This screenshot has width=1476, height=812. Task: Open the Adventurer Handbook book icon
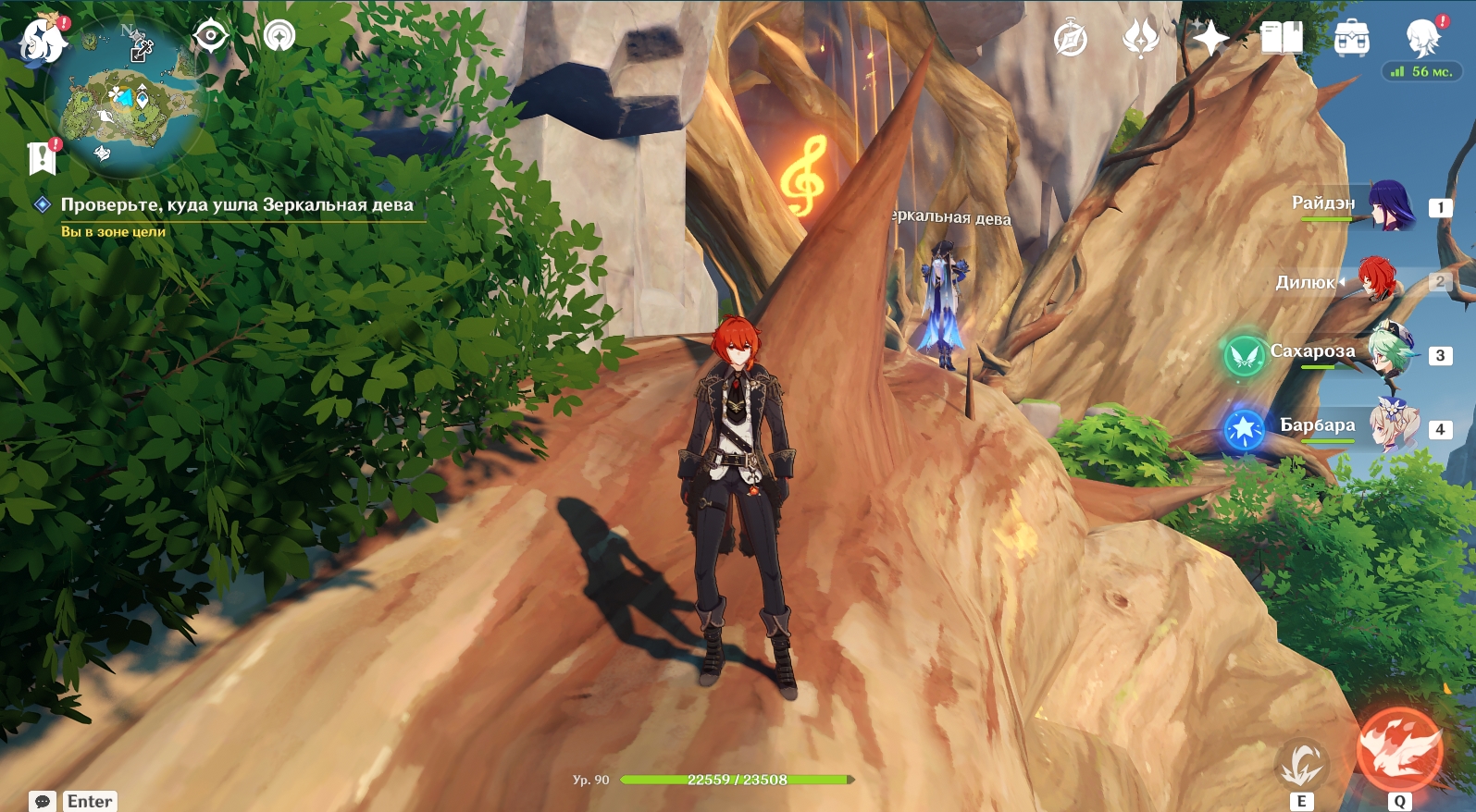(x=1282, y=39)
